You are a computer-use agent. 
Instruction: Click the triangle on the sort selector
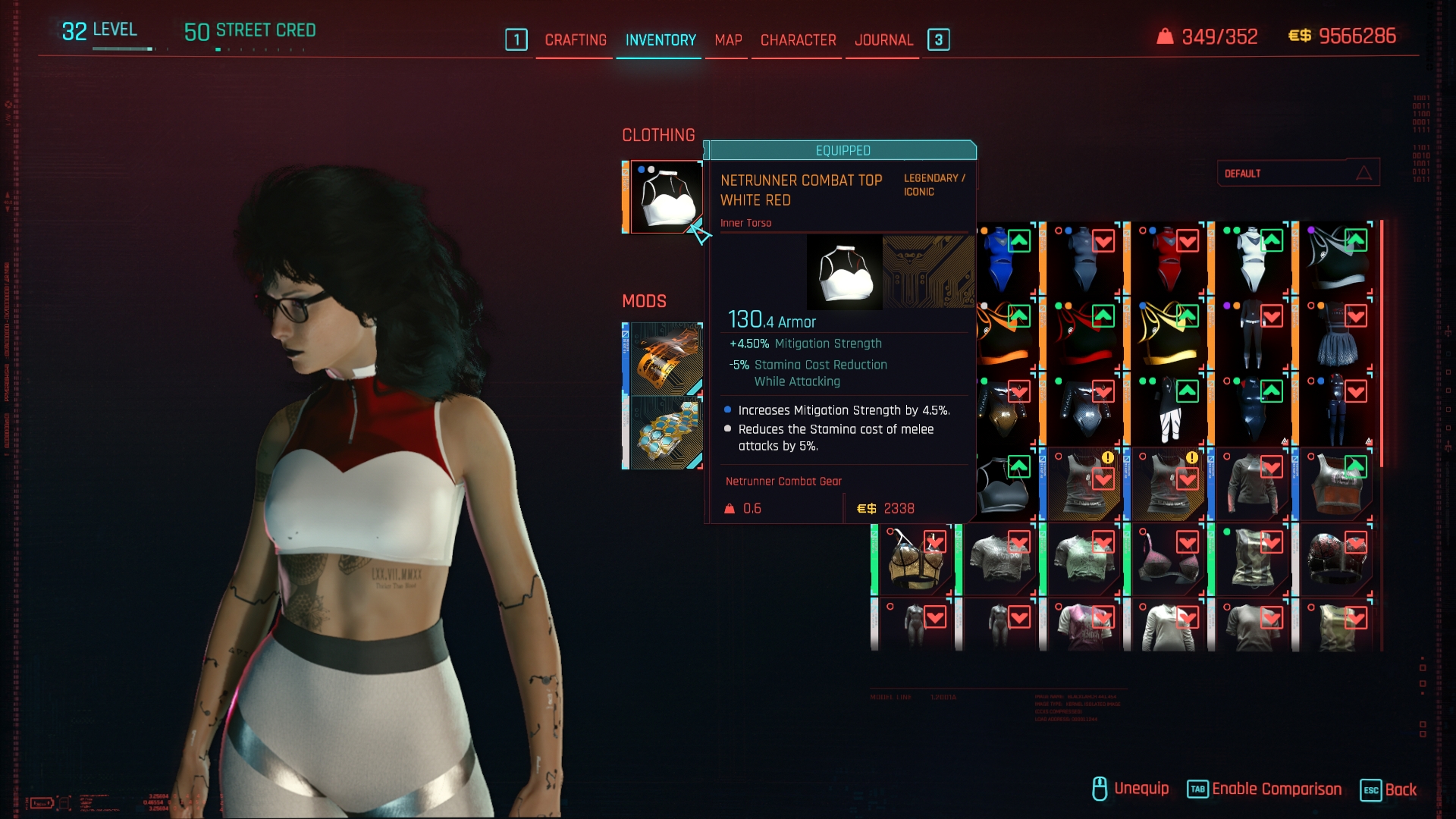click(1364, 173)
